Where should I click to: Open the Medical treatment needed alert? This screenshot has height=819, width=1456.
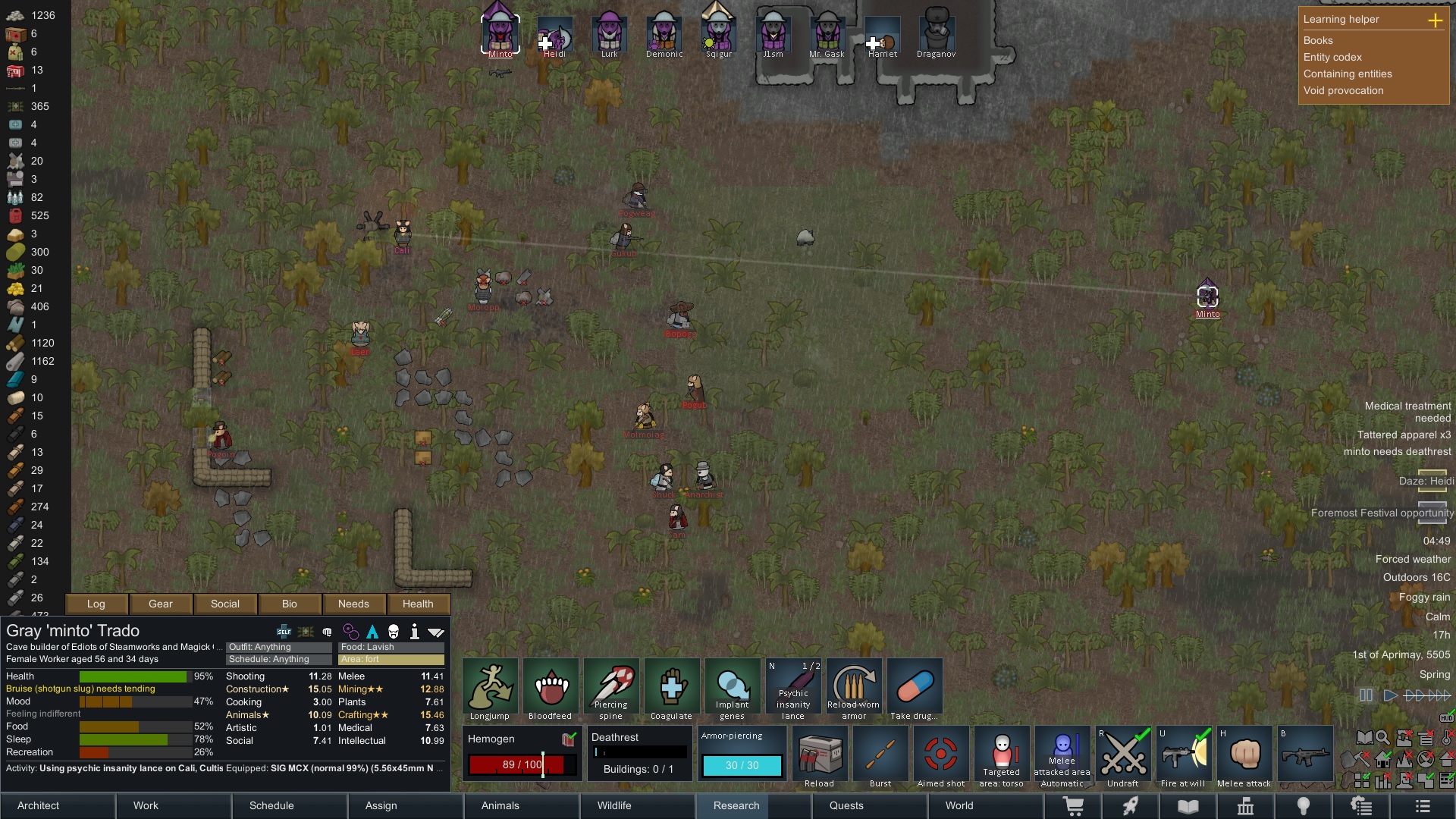point(1407,412)
